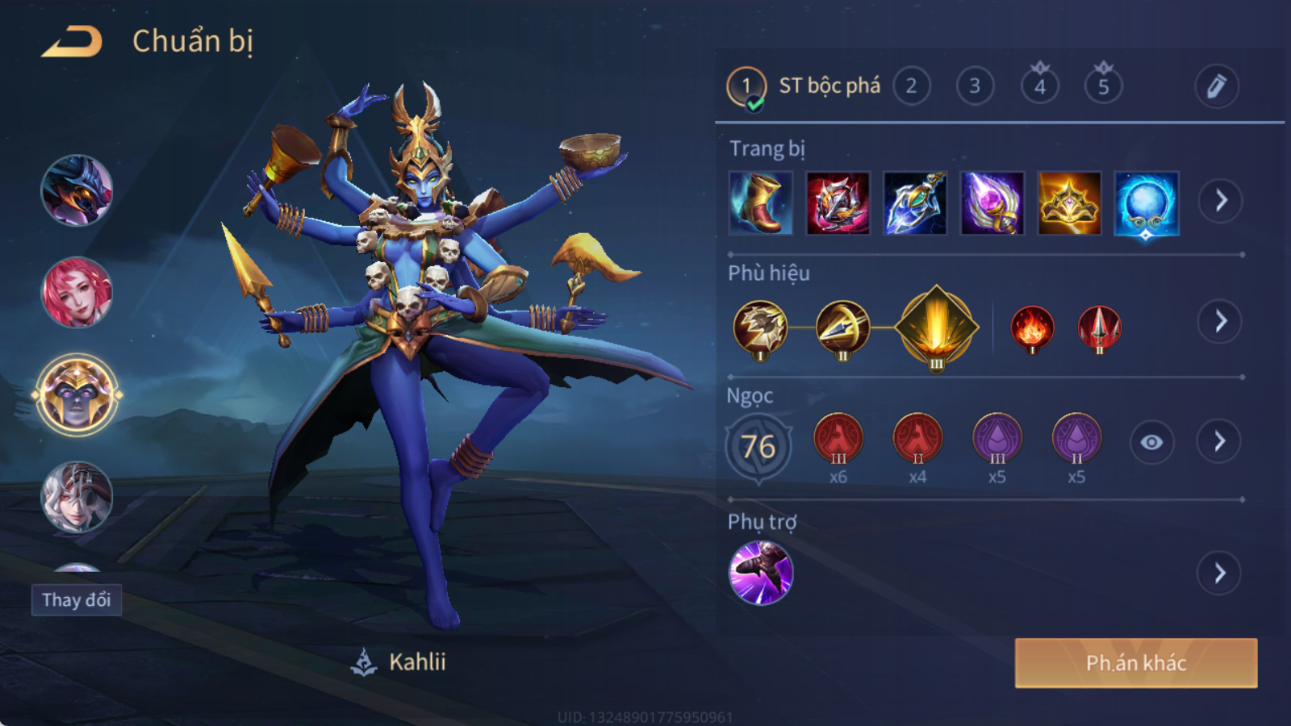1291x726 pixels.
Task: Click the Phản khác button
Action: (x=1136, y=663)
